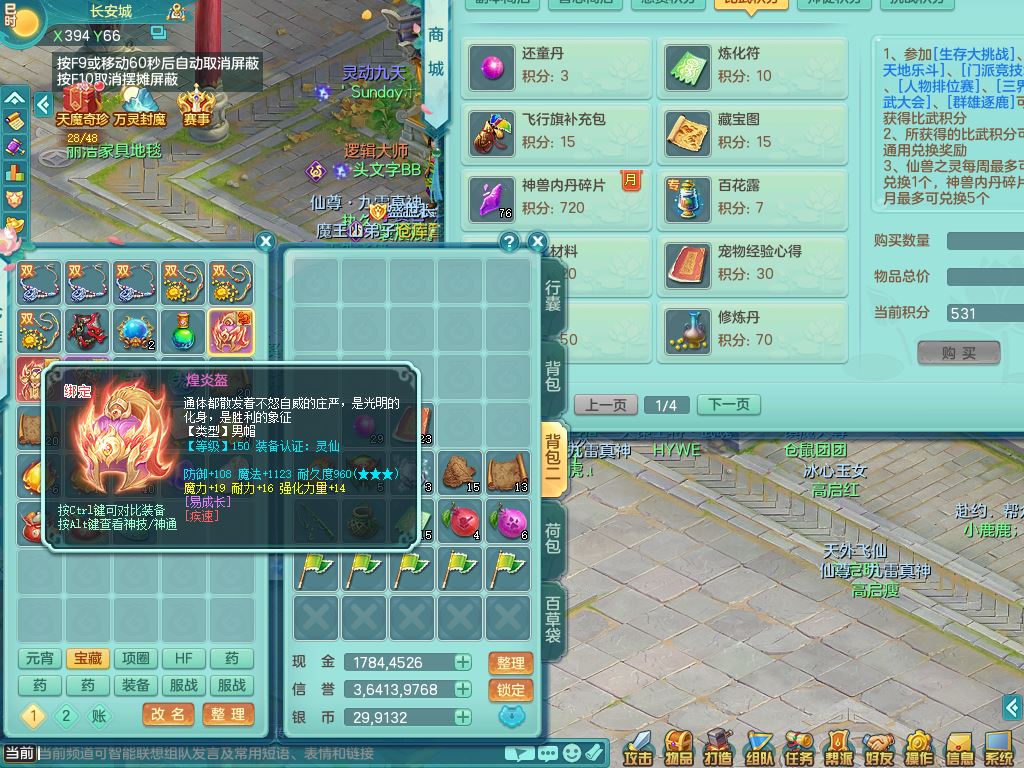This screenshot has height=768, width=1024.
Task: Close the backpack window
Action: 537,242
